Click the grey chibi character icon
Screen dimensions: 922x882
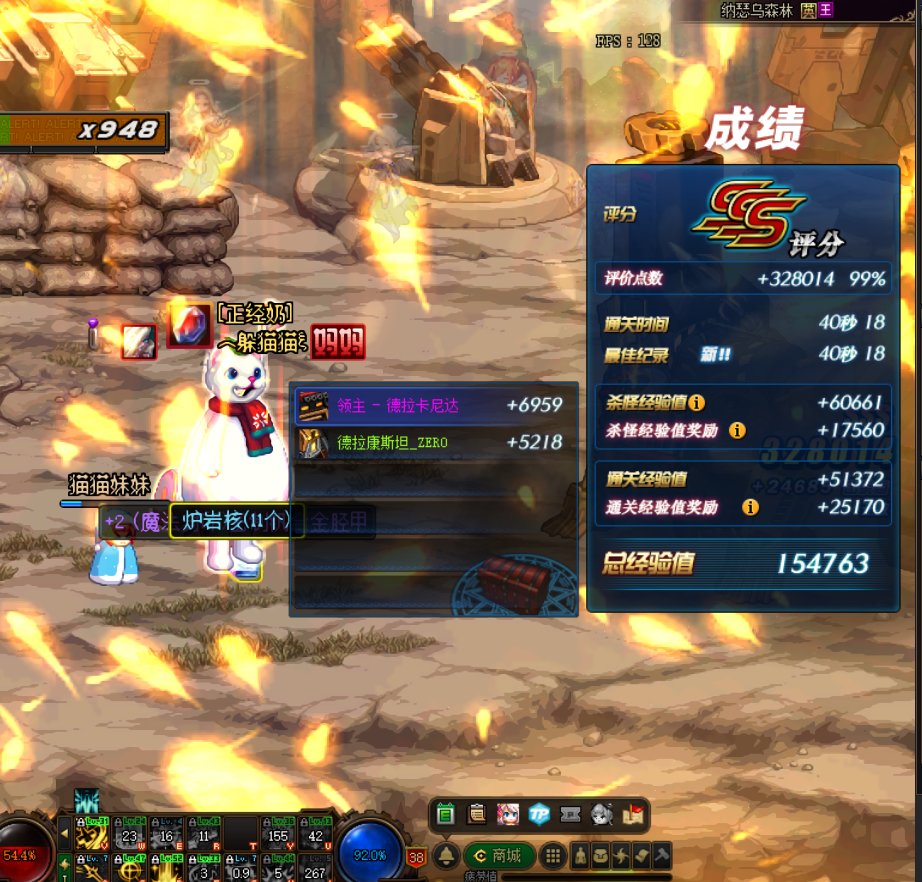coord(601,813)
